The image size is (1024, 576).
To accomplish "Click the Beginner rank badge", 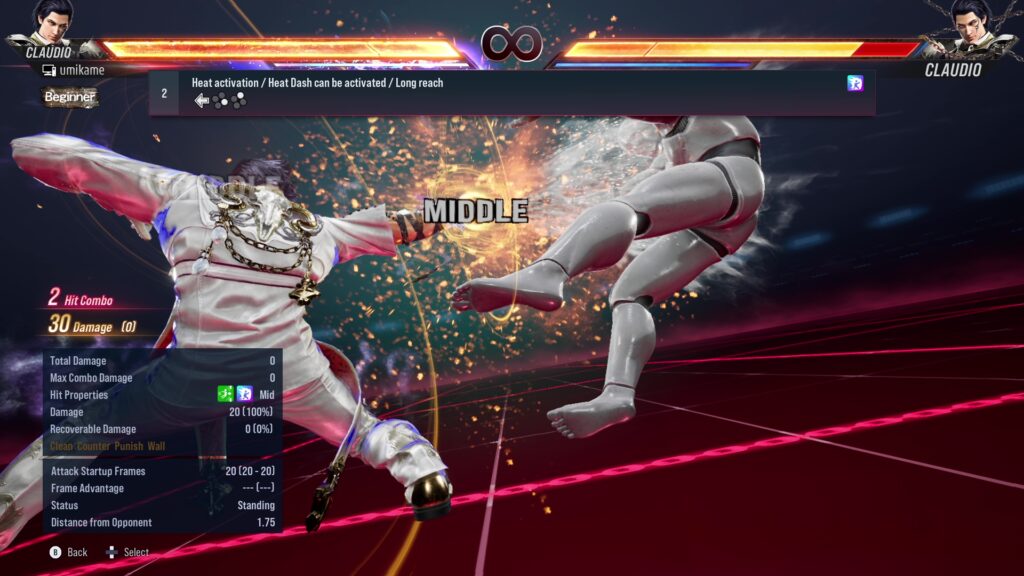I will point(70,97).
